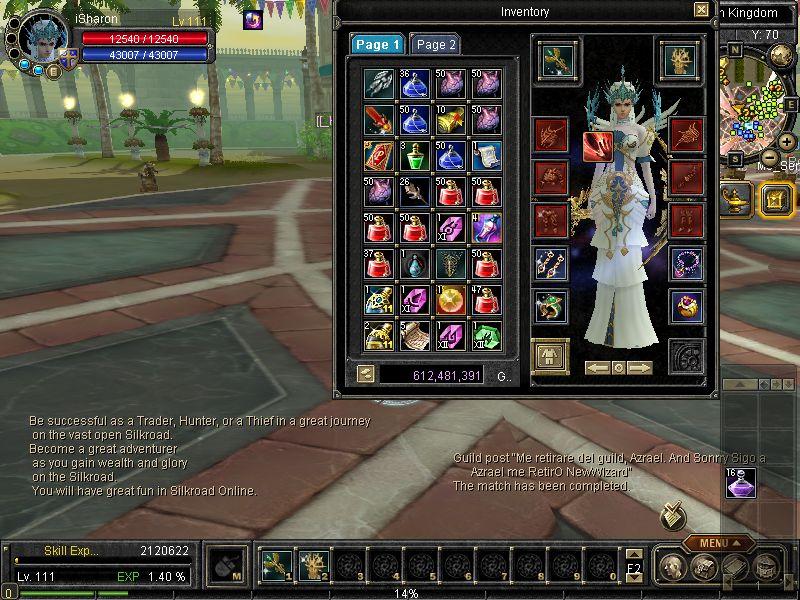Click the necklace equipment slot
The height and width of the screenshot is (600, 800).
coord(686,263)
